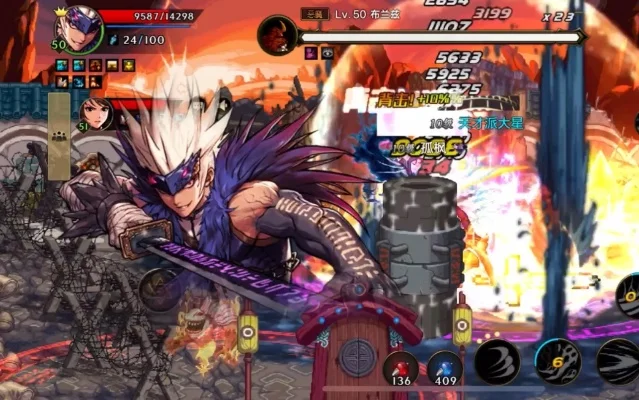Activate the whirlwind slash skill
The image size is (639, 400).
pyautogui.click(x=497, y=361)
